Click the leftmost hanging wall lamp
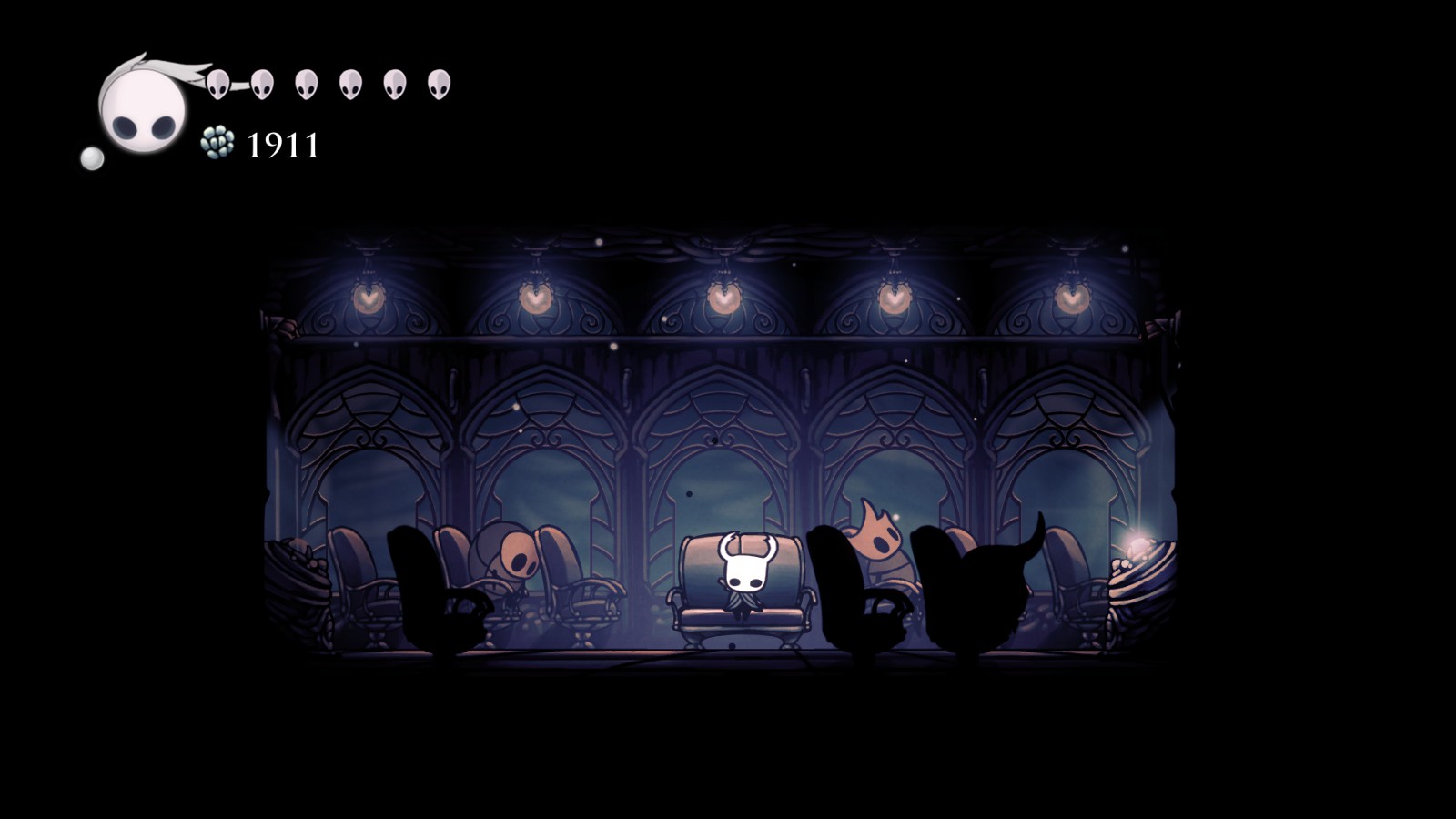Screen dimensions: 1456x819 pyautogui.click(x=369, y=296)
